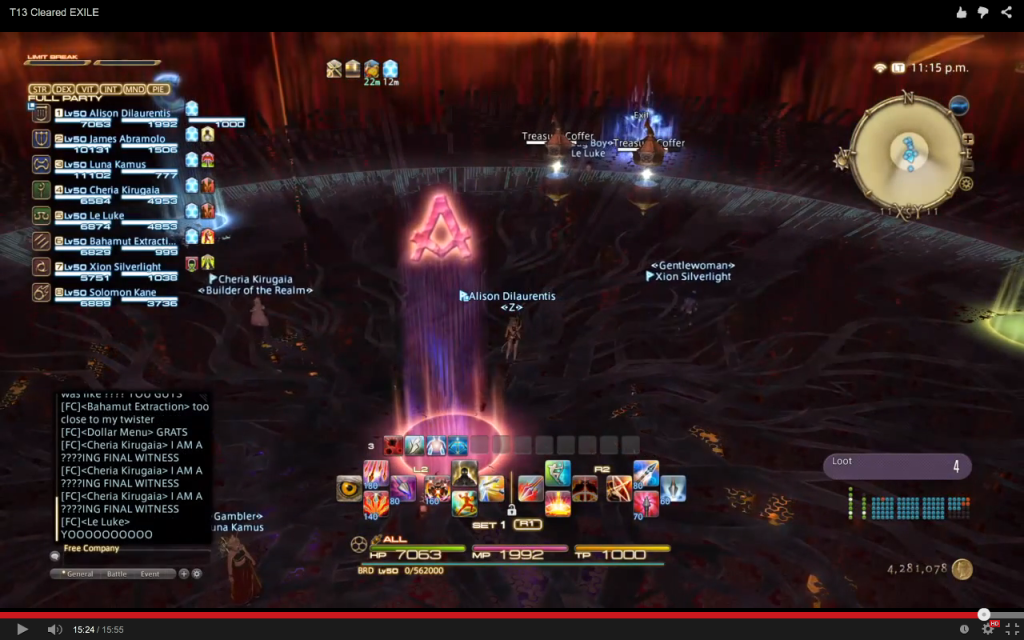Image resolution: width=1024 pixels, height=640 pixels.
Task: Choose Xion Silverlight from the party list
Action: click(x=110, y=267)
